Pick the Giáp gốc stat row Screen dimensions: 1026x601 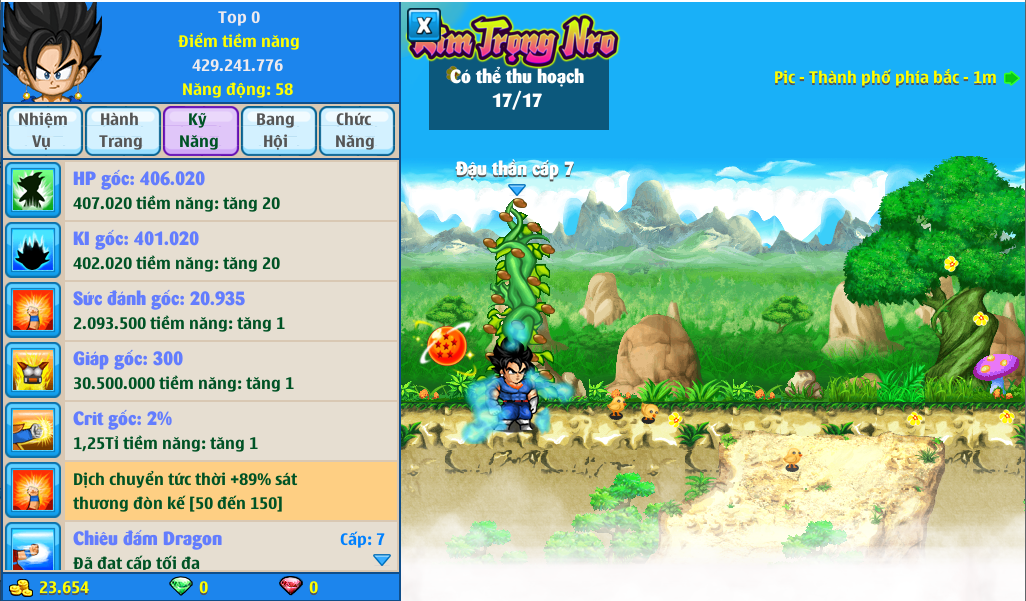(x=200, y=371)
